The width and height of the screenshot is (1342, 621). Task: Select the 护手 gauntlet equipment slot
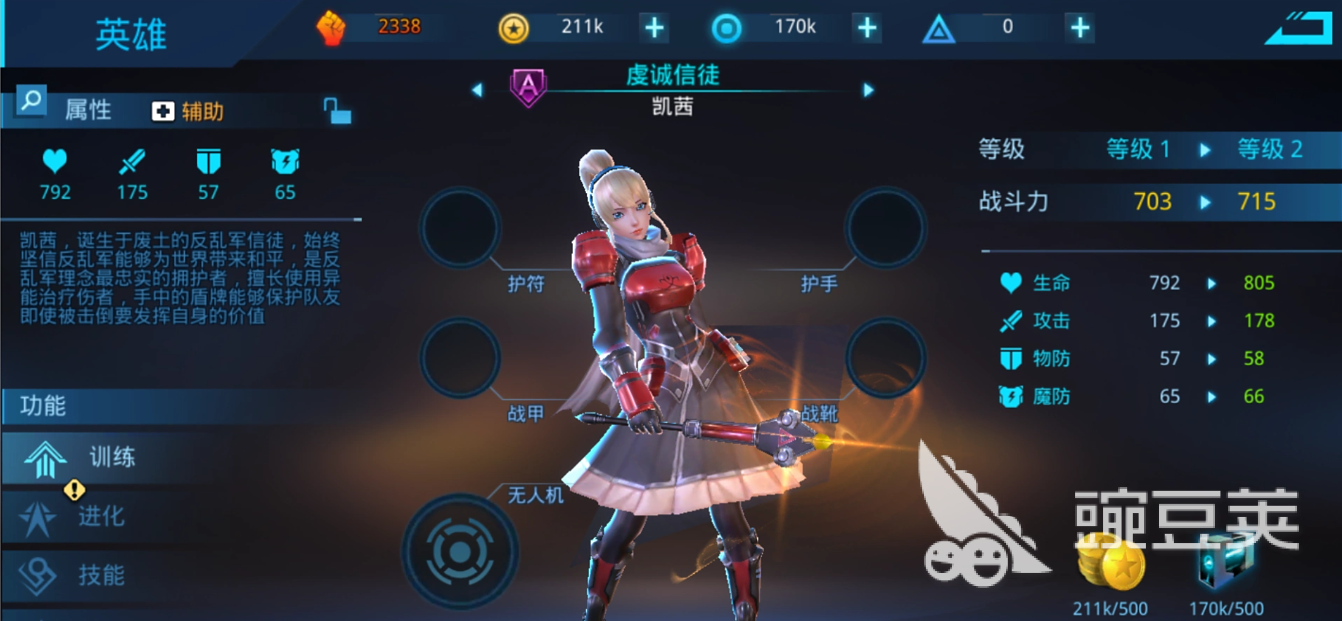tap(885, 228)
